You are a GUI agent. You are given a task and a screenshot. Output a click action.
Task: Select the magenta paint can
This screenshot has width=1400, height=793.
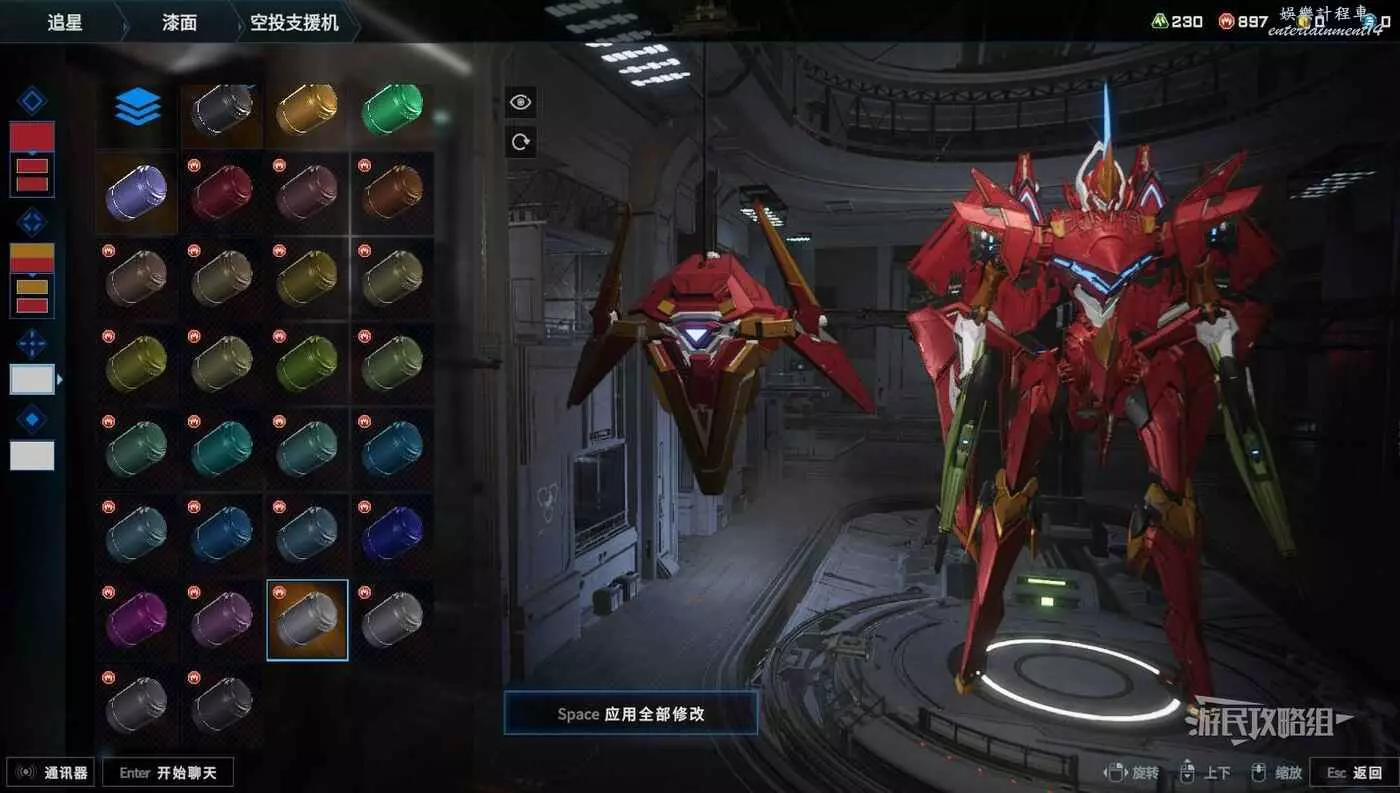pyautogui.click(x=137, y=618)
